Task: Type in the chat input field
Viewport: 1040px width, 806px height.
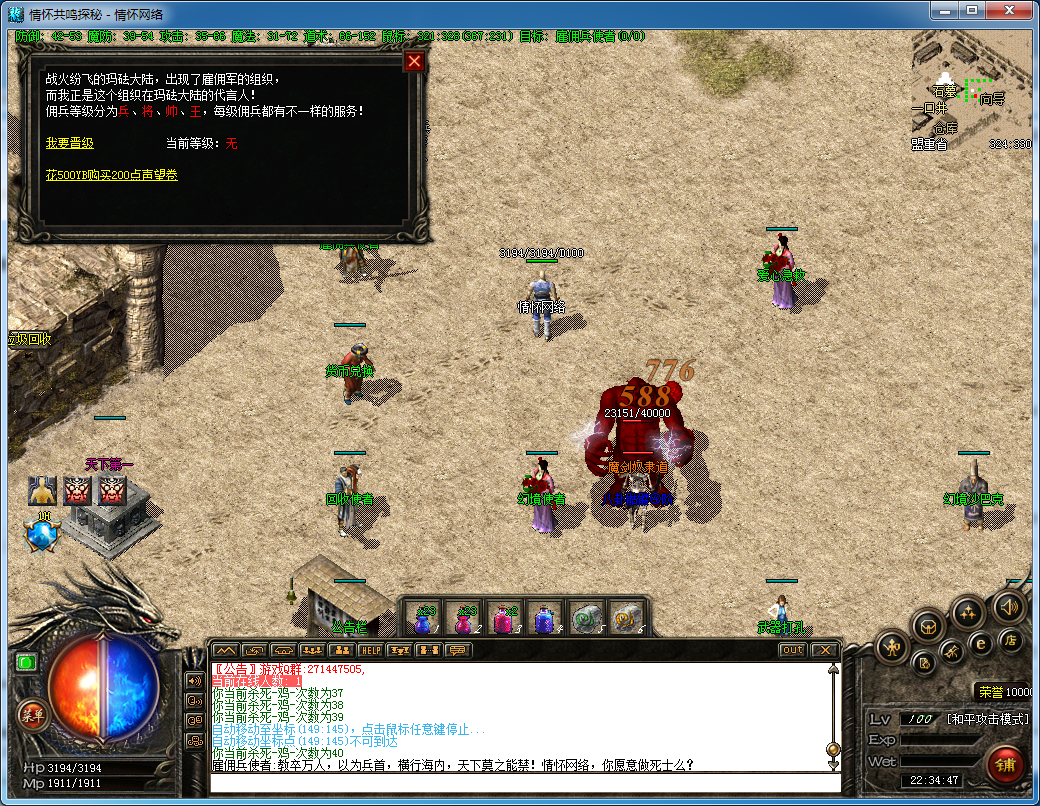Action: pyautogui.click(x=520, y=781)
